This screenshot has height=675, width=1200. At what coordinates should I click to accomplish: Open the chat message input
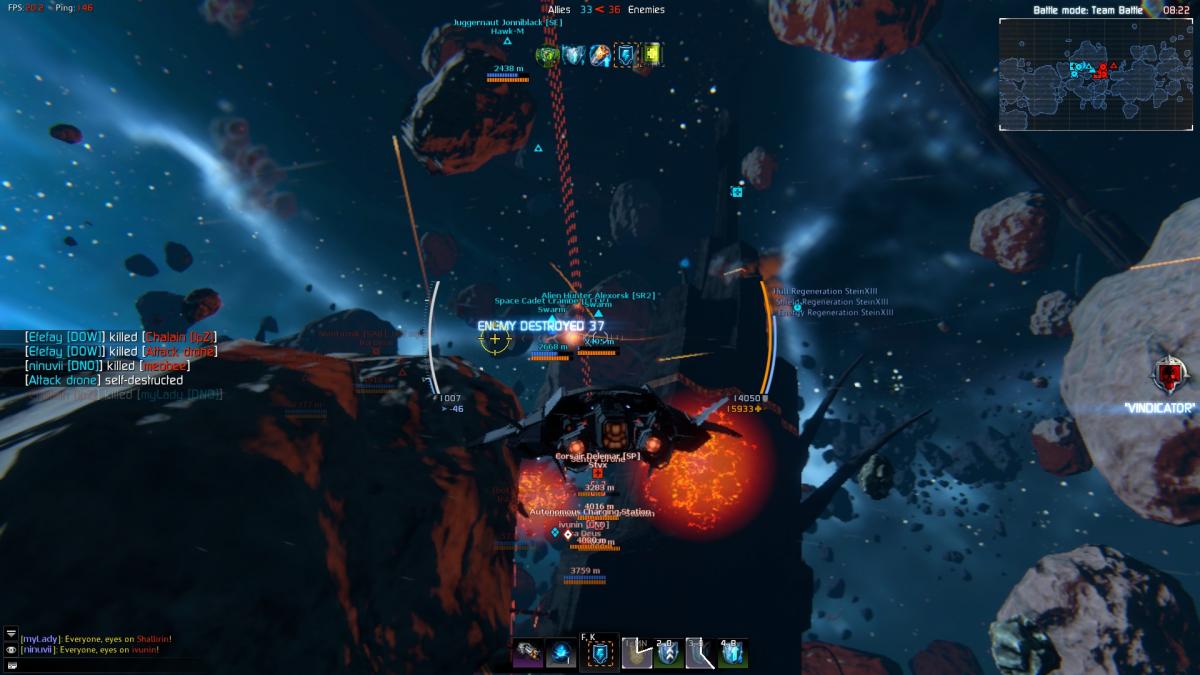[11, 663]
